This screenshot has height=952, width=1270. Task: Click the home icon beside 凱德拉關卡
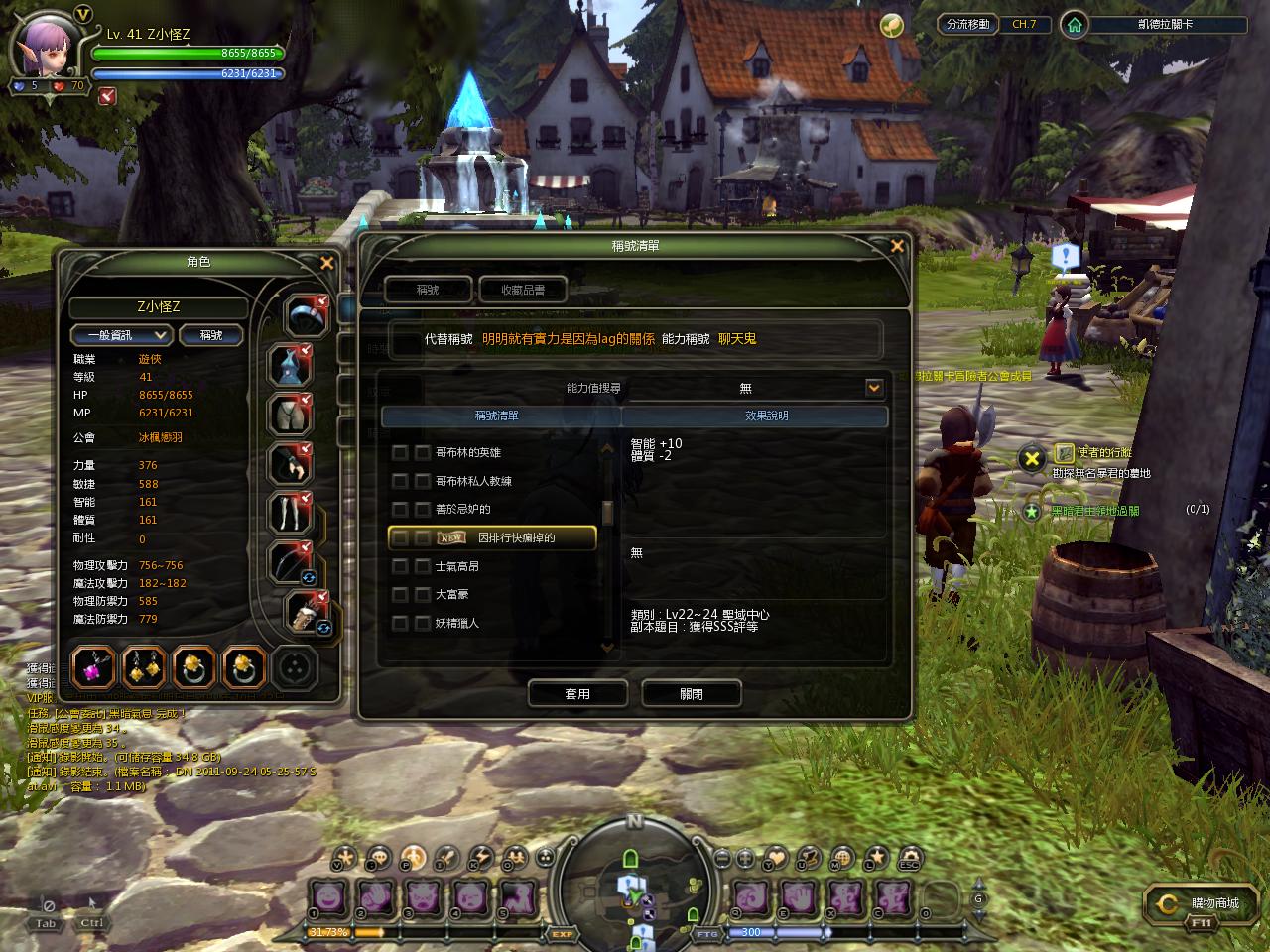pos(1074,24)
